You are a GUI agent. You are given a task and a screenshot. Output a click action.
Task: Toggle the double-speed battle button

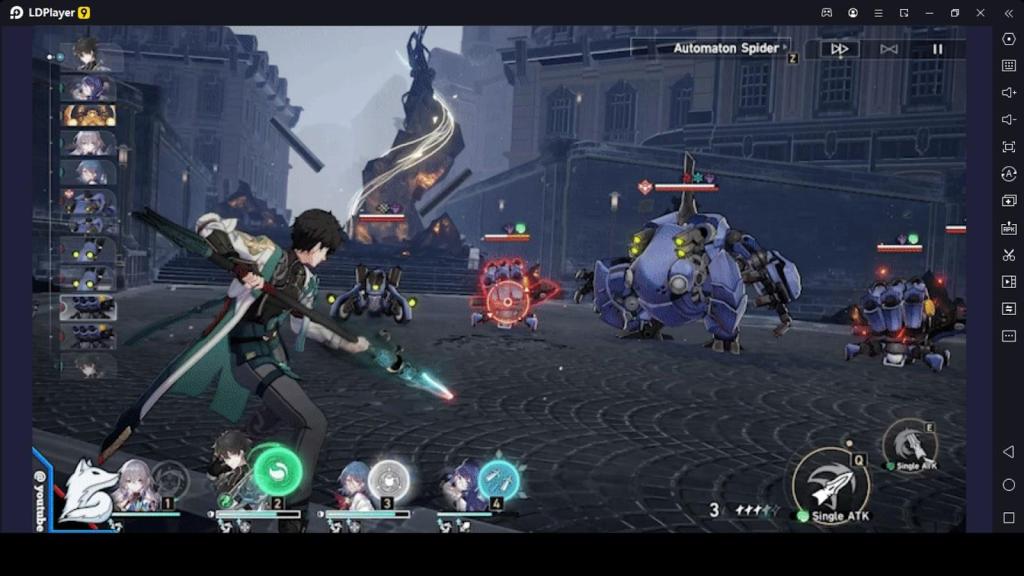(x=840, y=49)
